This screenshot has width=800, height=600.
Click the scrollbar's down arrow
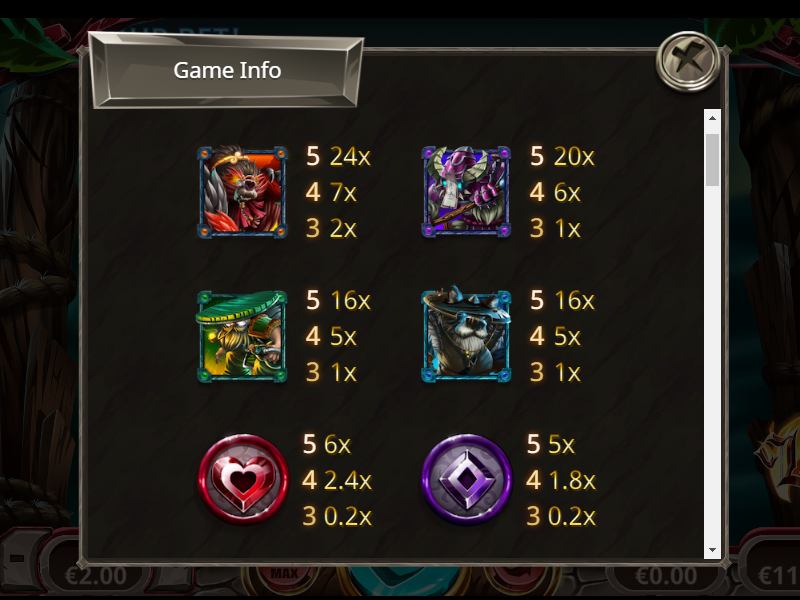[x=712, y=549]
